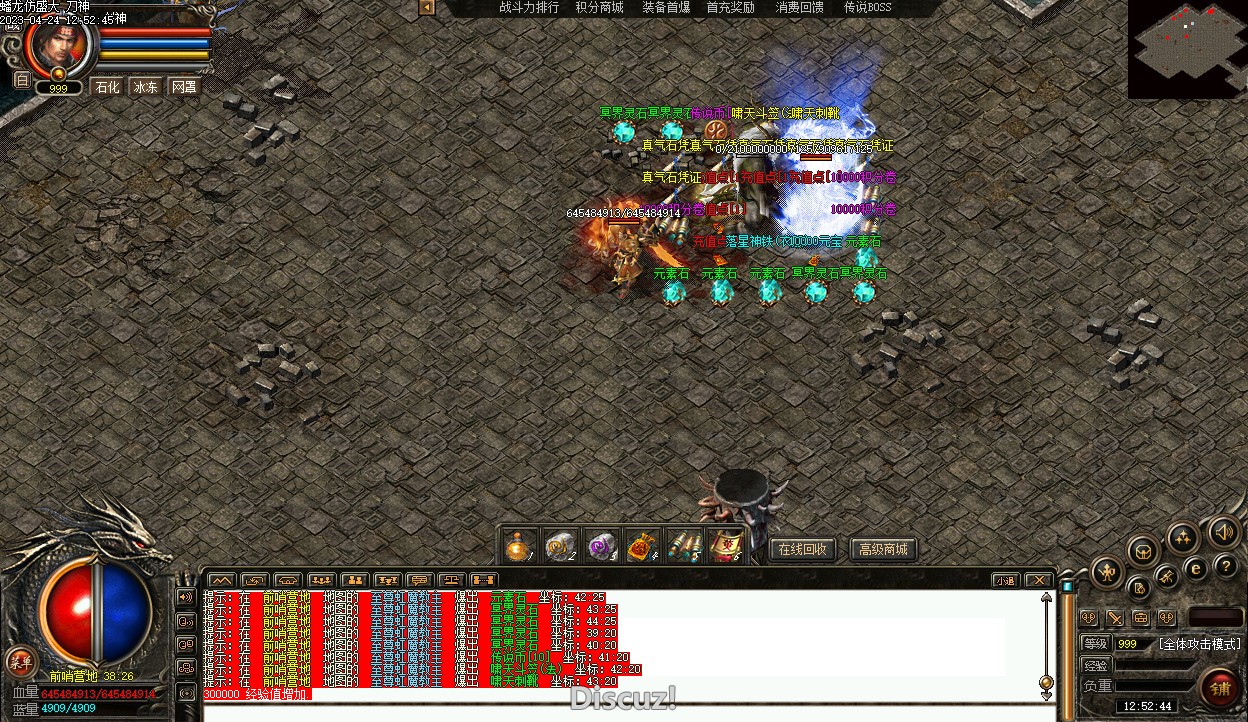Use the red pouch in hotbar slot 4

click(x=641, y=546)
